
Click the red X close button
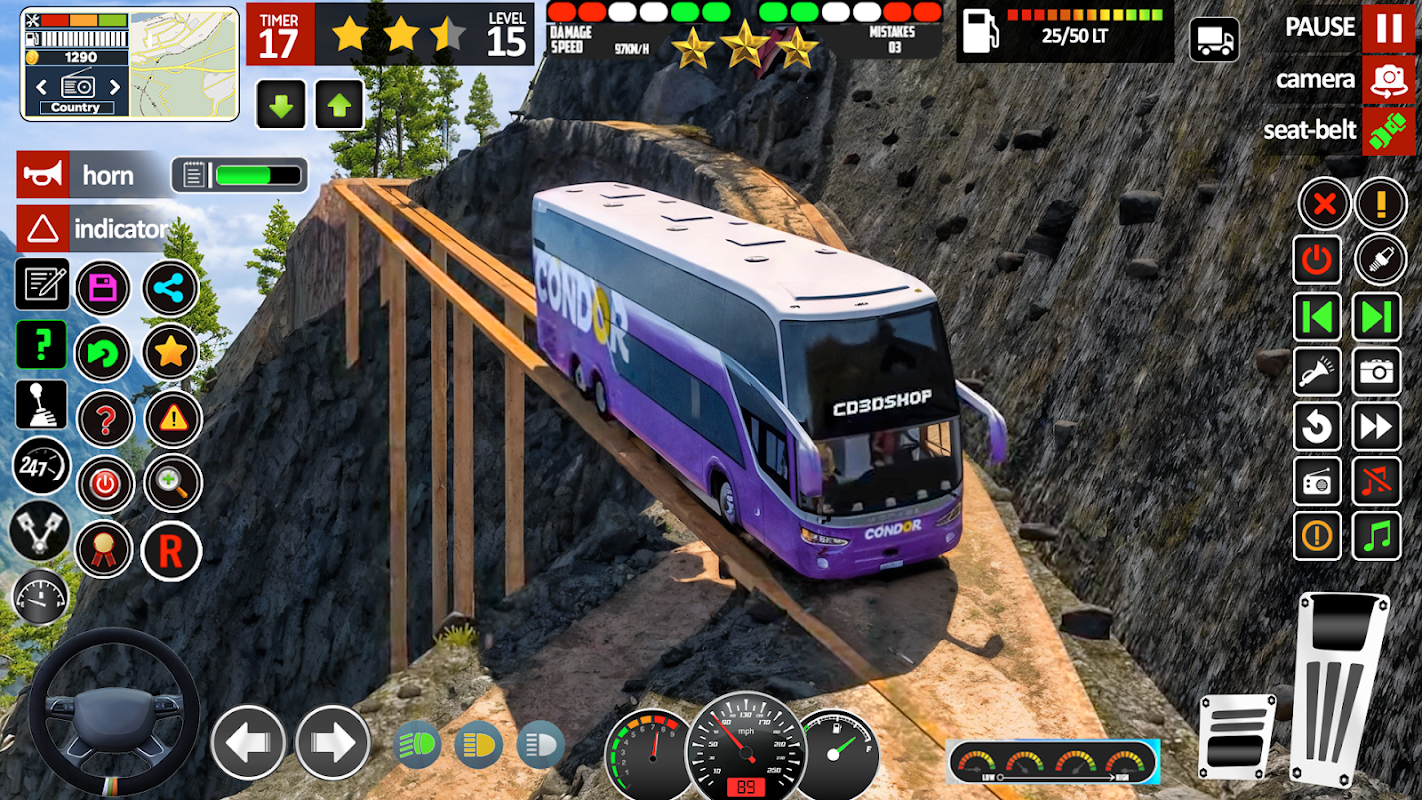point(1324,204)
